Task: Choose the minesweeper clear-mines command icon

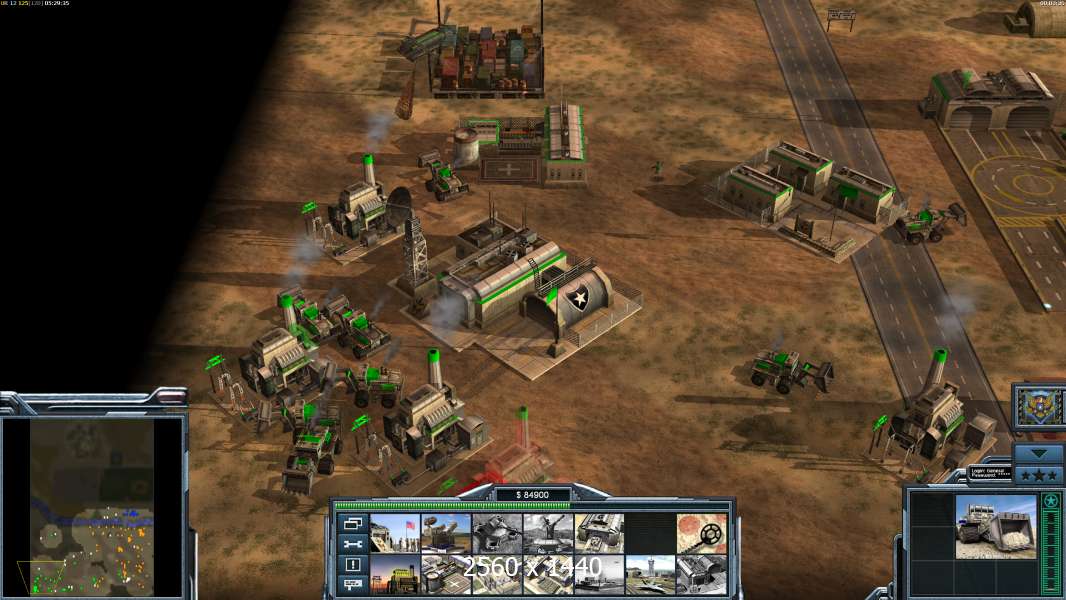Action: [x=701, y=533]
